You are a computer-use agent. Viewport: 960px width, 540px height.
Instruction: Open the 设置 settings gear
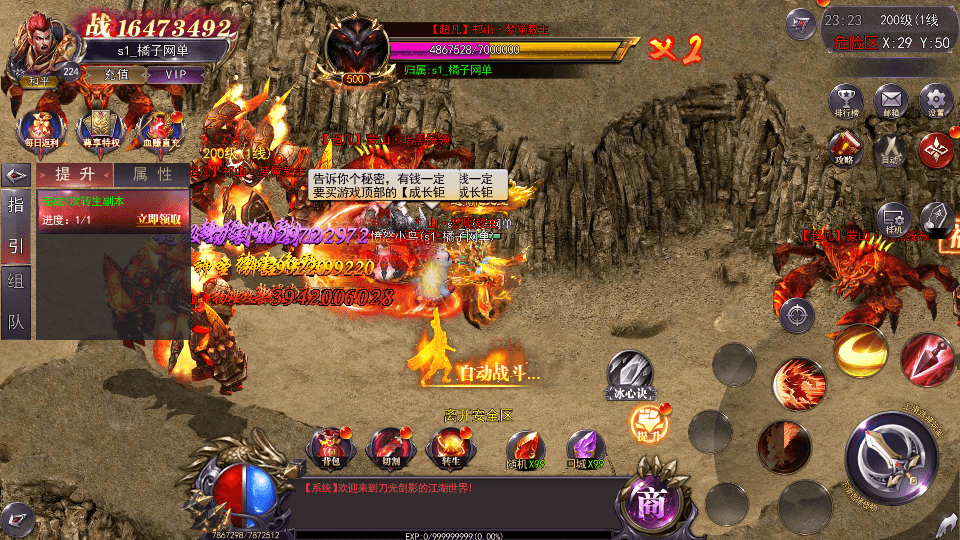[x=935, y=101]
